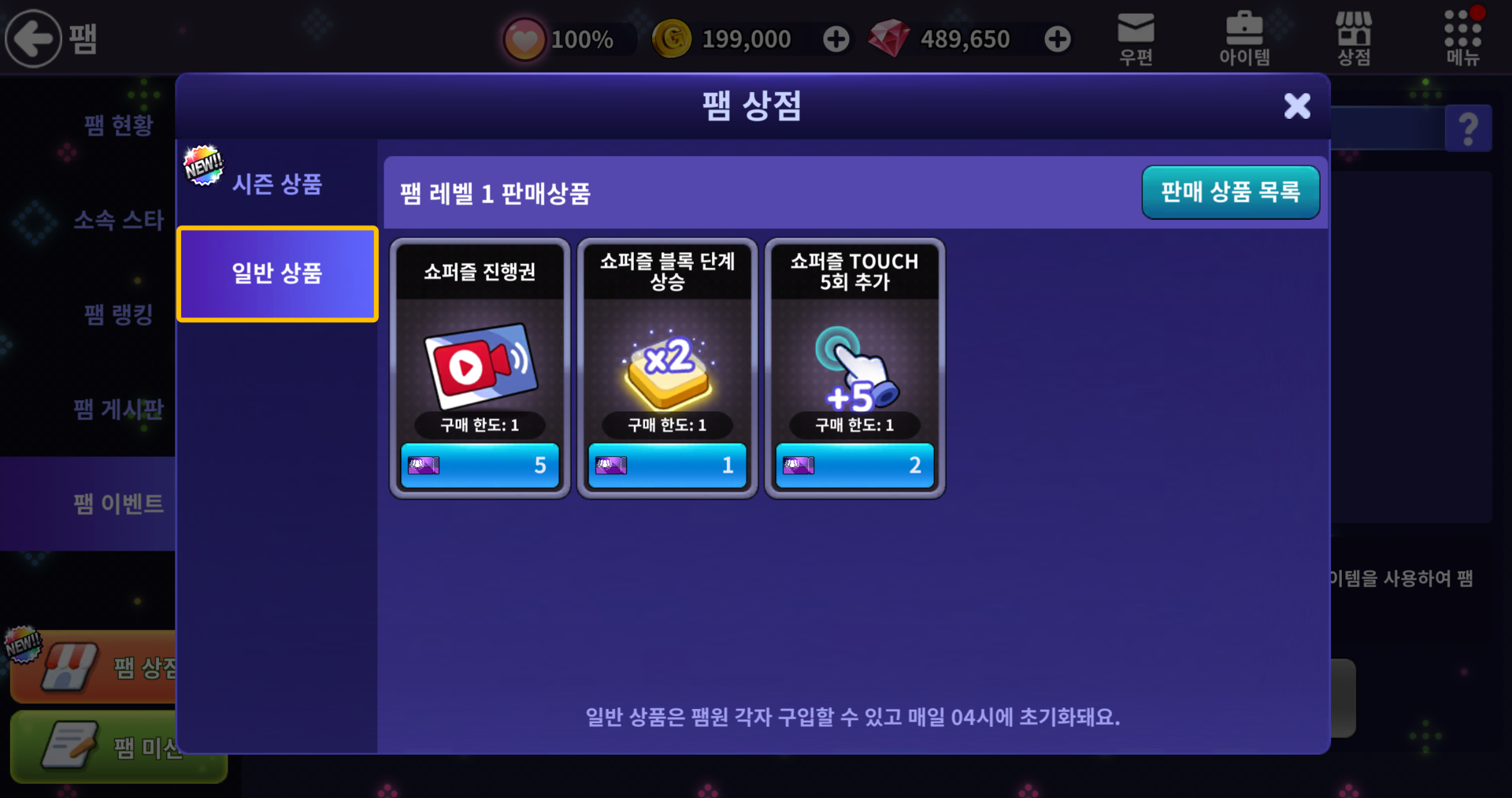Purchase 쇼퍼즐 블록 단계 상승 item

(667, 465)
